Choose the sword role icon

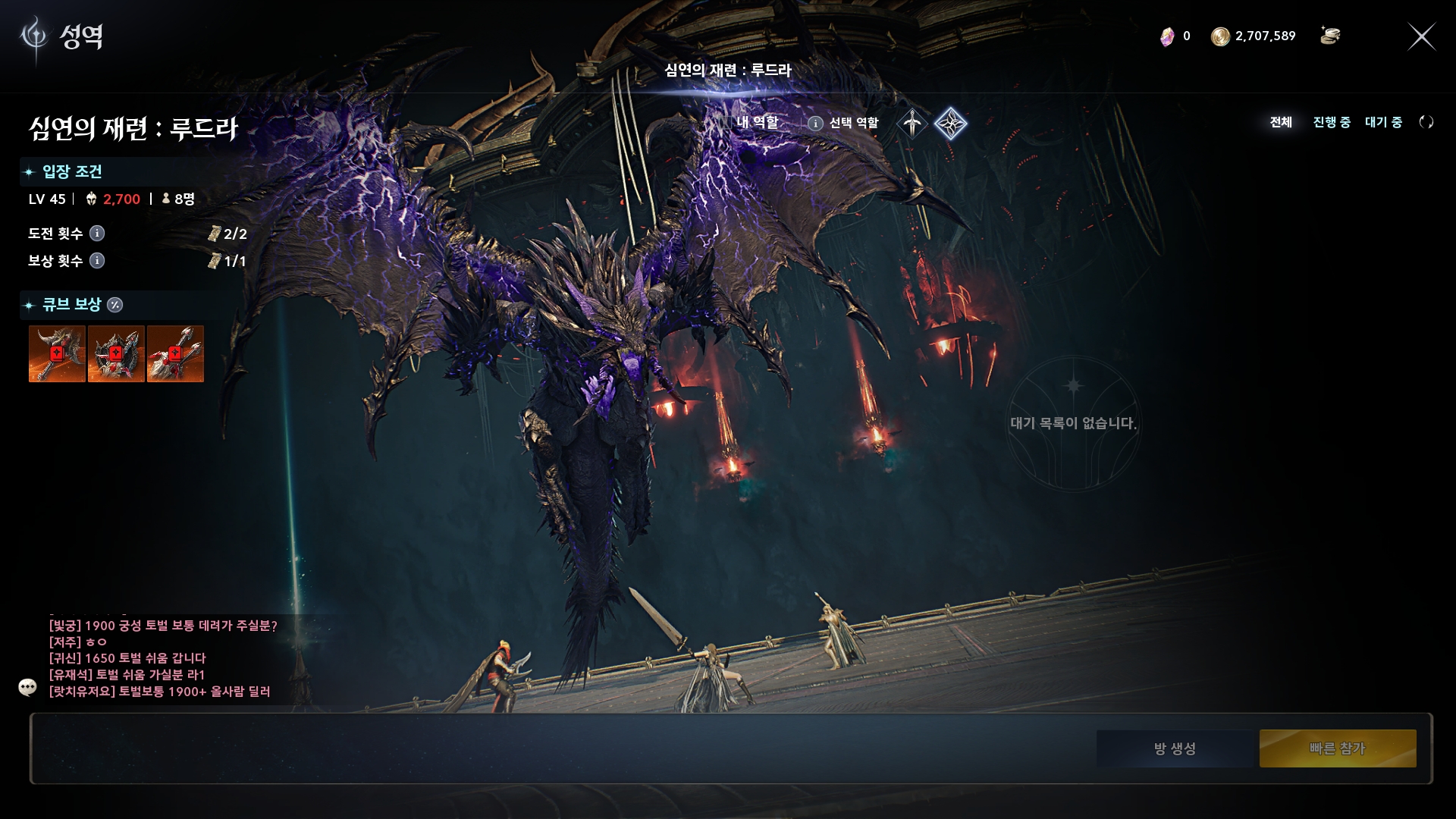click(x=912, y=123)
